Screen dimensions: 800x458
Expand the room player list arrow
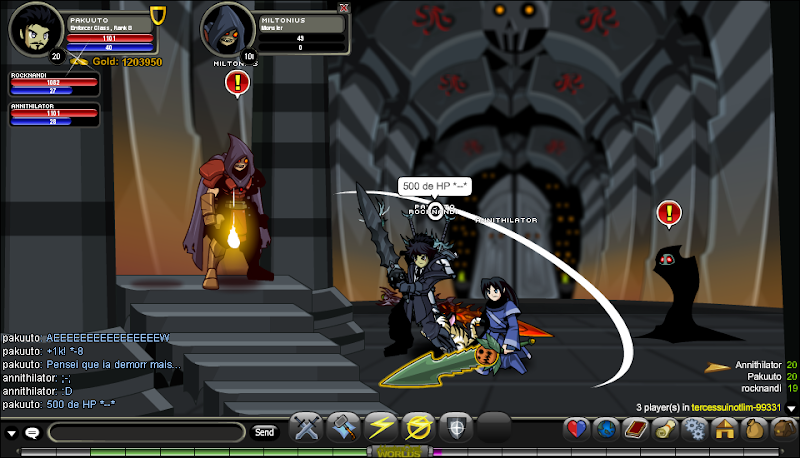790,408
